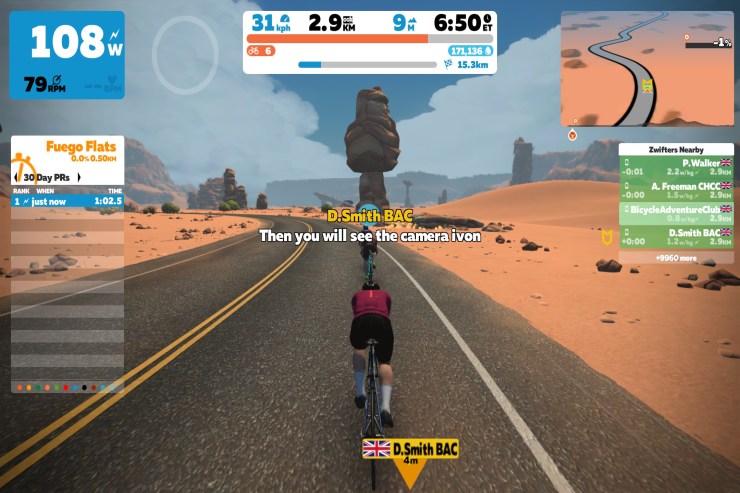
Task: Expand the +9960 more riders entry
Action: 675,257
